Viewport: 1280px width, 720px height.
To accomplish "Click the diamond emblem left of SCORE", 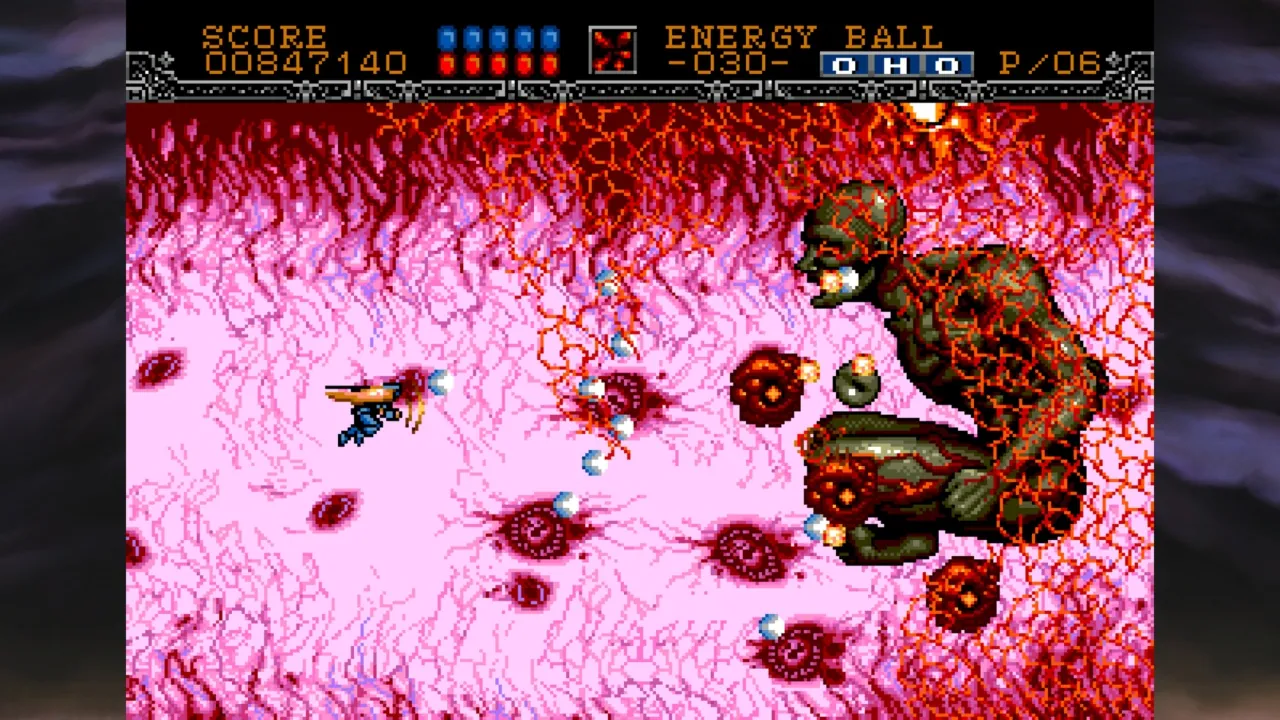I will (x=166, y=60).
